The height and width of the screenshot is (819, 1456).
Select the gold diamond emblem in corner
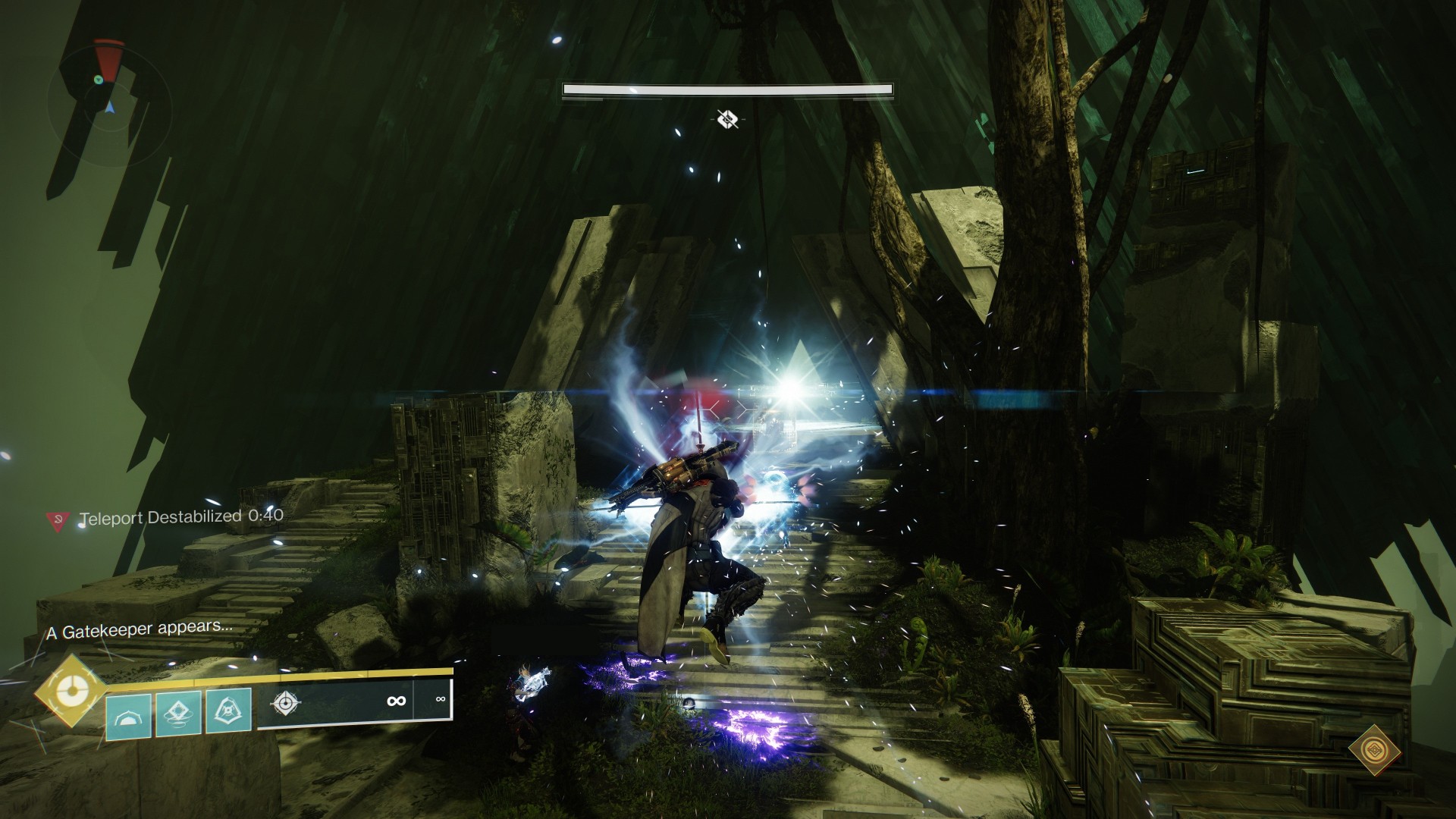pos(1370,751)
